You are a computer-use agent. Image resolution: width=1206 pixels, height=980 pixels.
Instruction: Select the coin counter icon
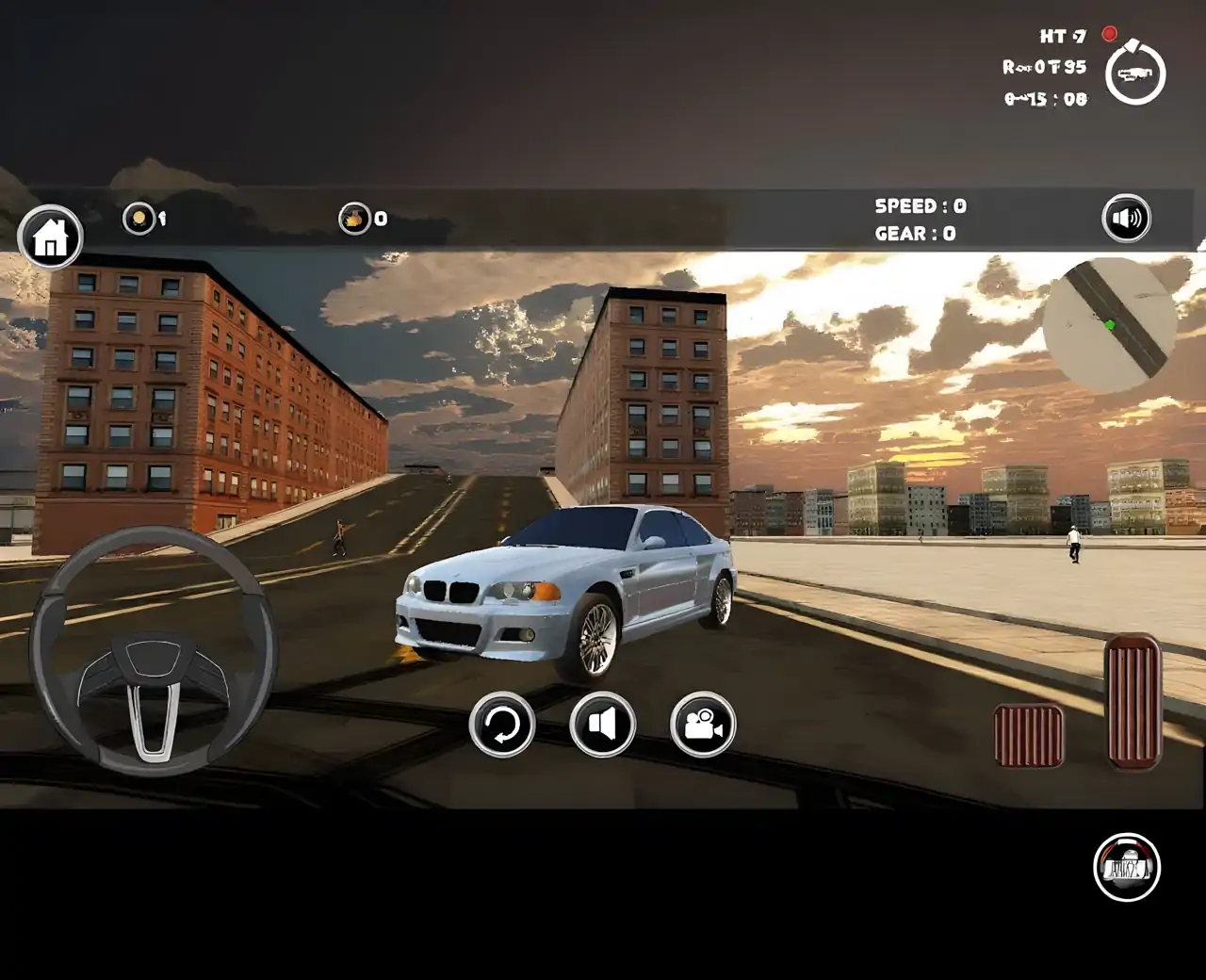pyautogui.click(x=139, y=219)
